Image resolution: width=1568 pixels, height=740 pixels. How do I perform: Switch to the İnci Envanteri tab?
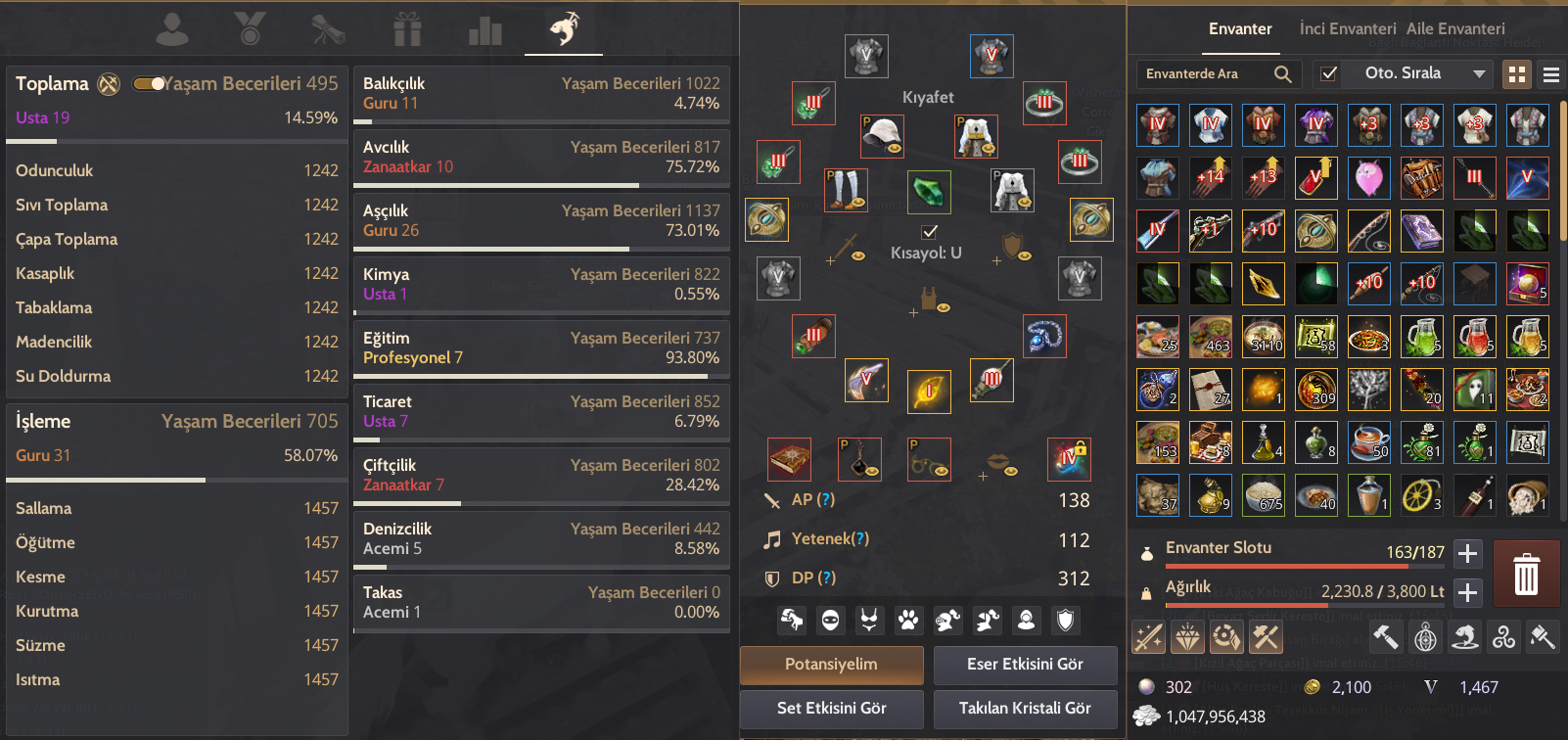(1347, 29)
